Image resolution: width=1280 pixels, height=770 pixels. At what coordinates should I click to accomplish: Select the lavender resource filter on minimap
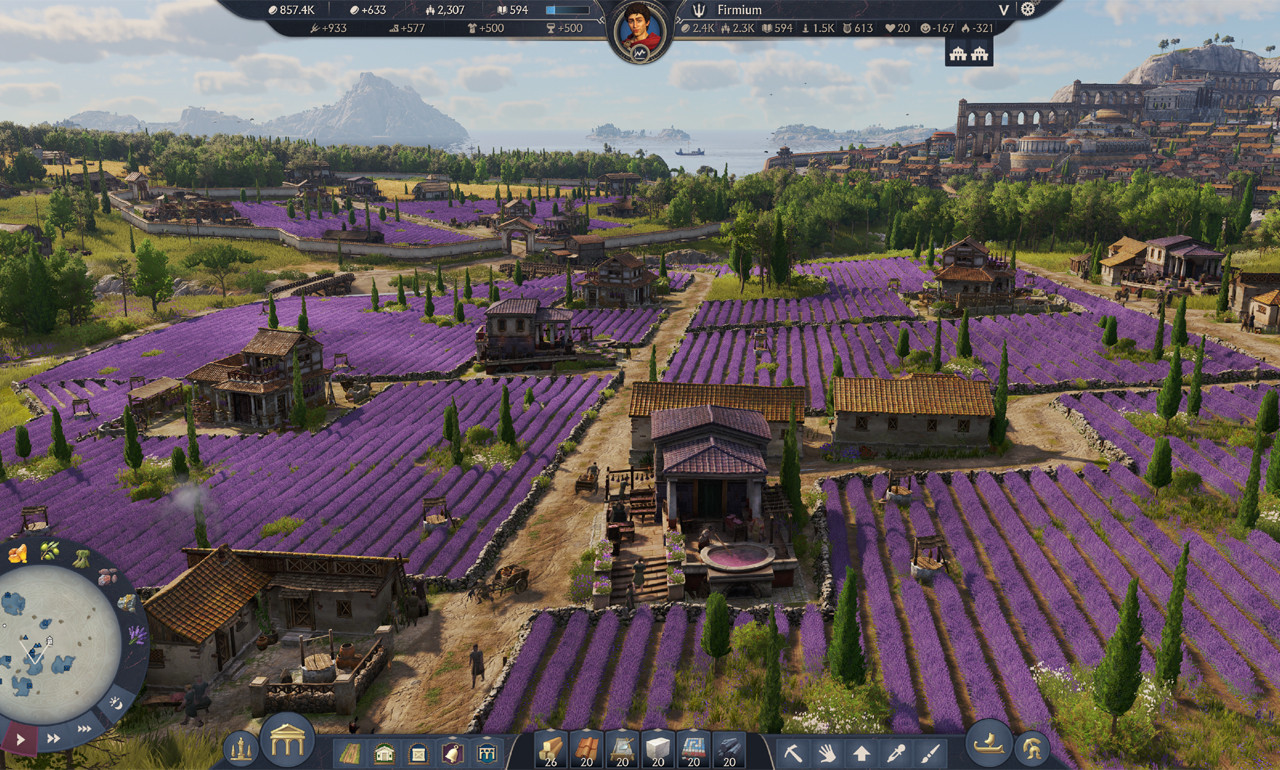tap(136, 635)
